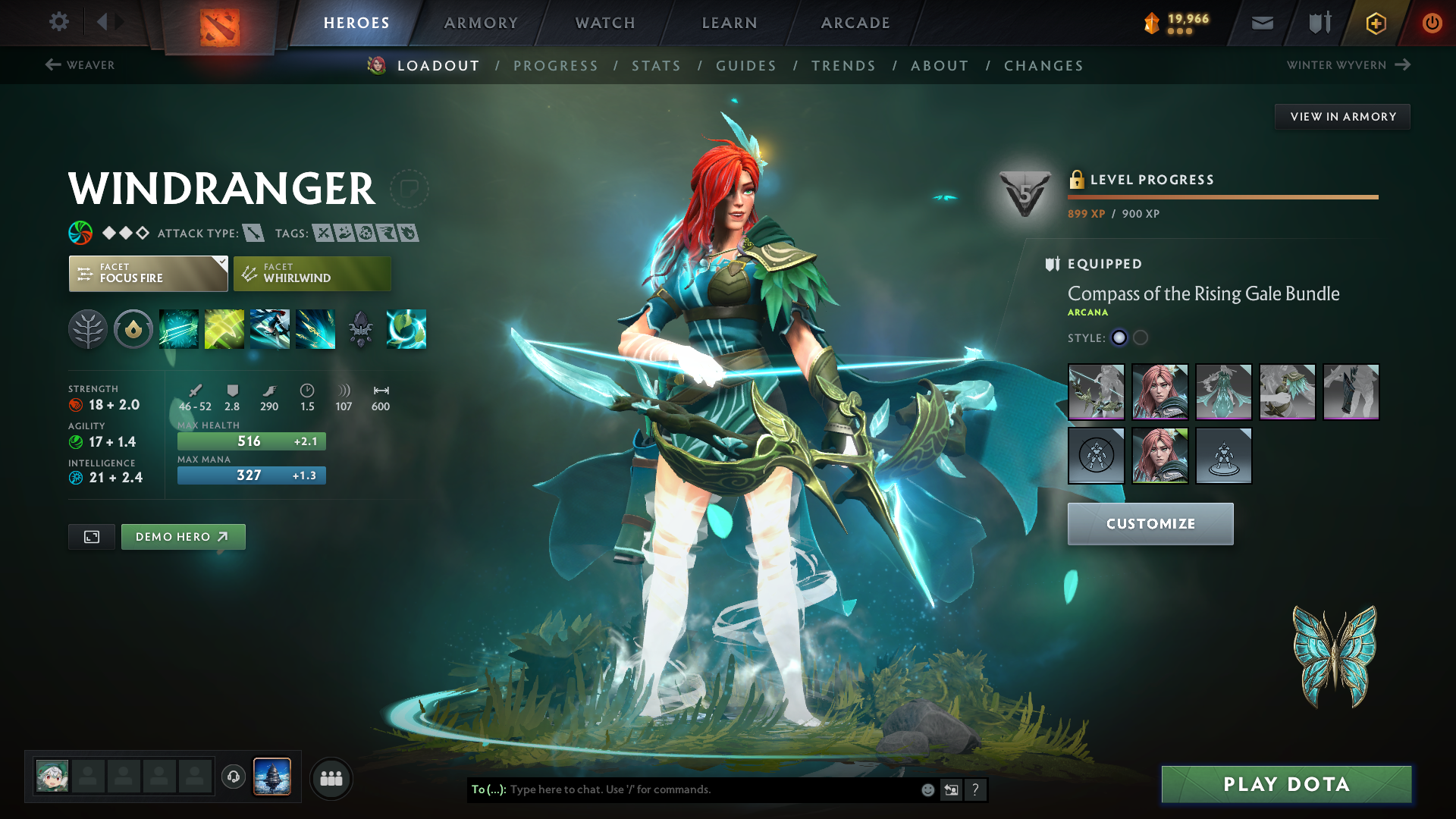The width and height of the screenshot is (1456, 819).
Task: Open the talent tree icon
Action: [x=88, y=329]
